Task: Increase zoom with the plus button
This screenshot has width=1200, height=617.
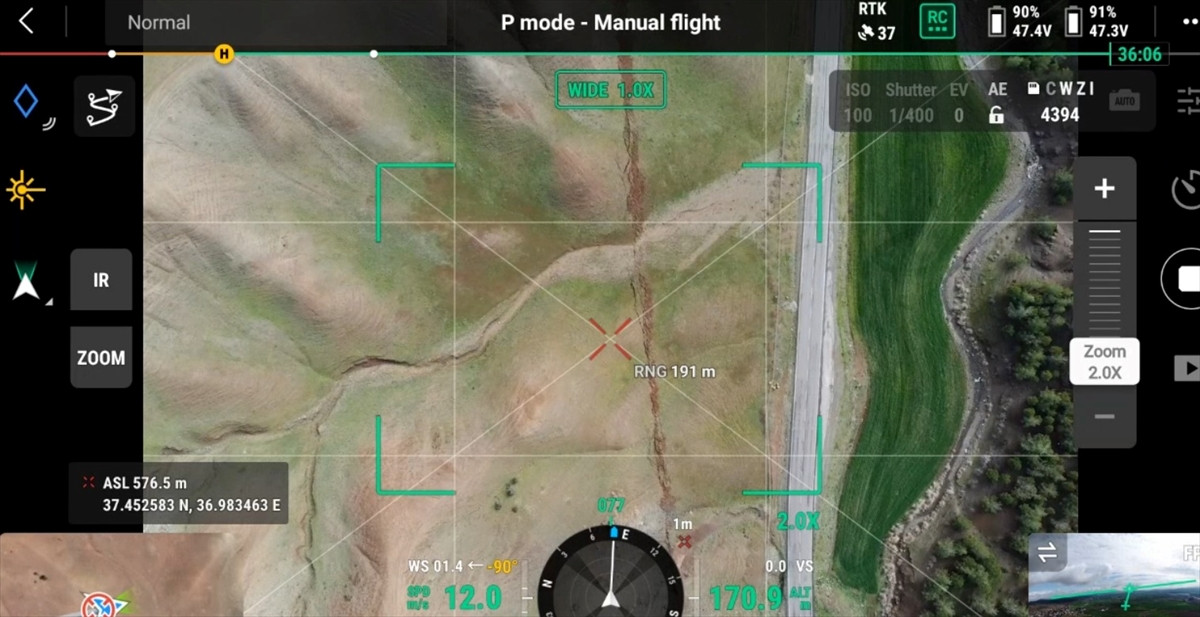Action: click(1104, 189)
